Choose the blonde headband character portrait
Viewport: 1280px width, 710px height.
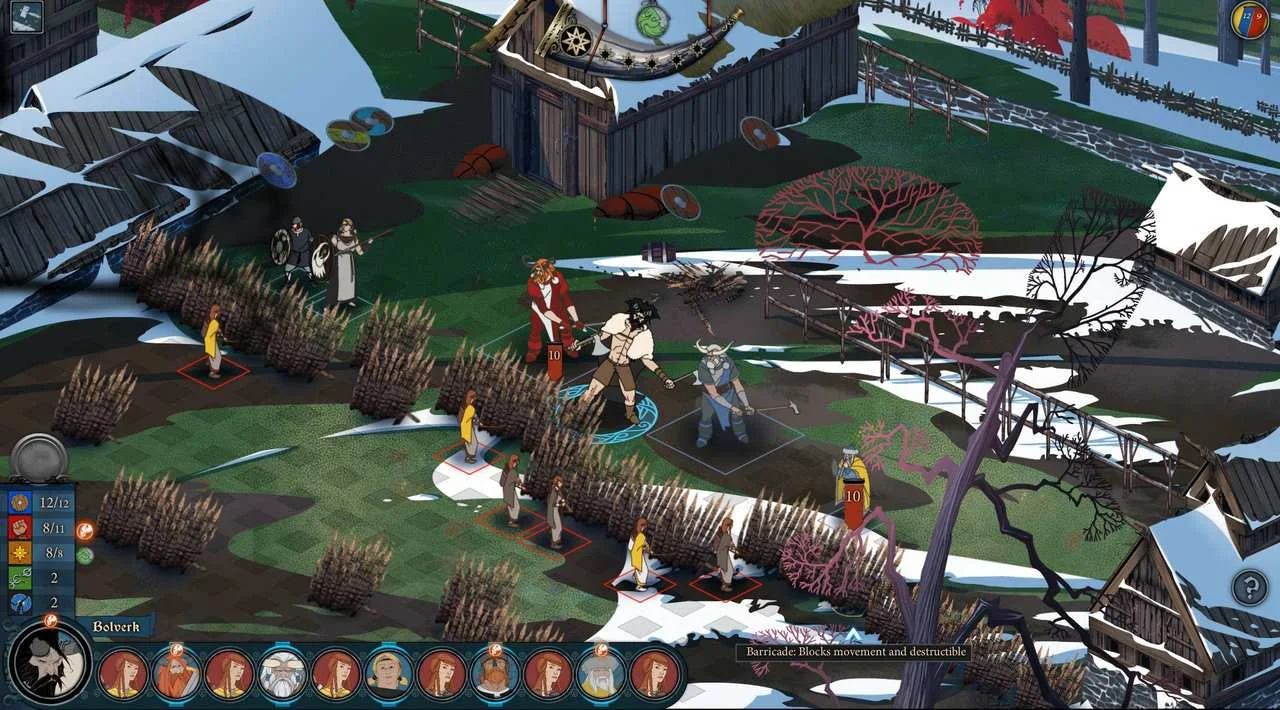pyautogui.click(x=388, y=673)
